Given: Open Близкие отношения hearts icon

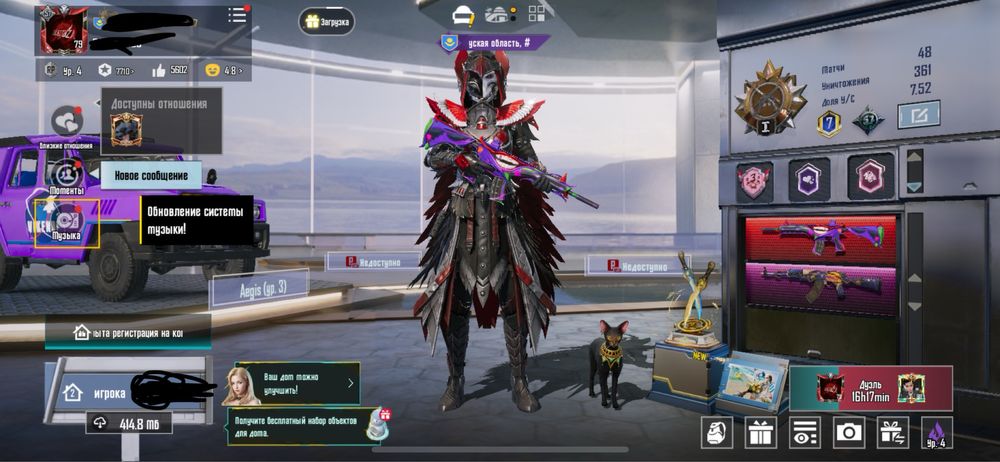Looking at the screenshot, I should click(x=67, y=122).
